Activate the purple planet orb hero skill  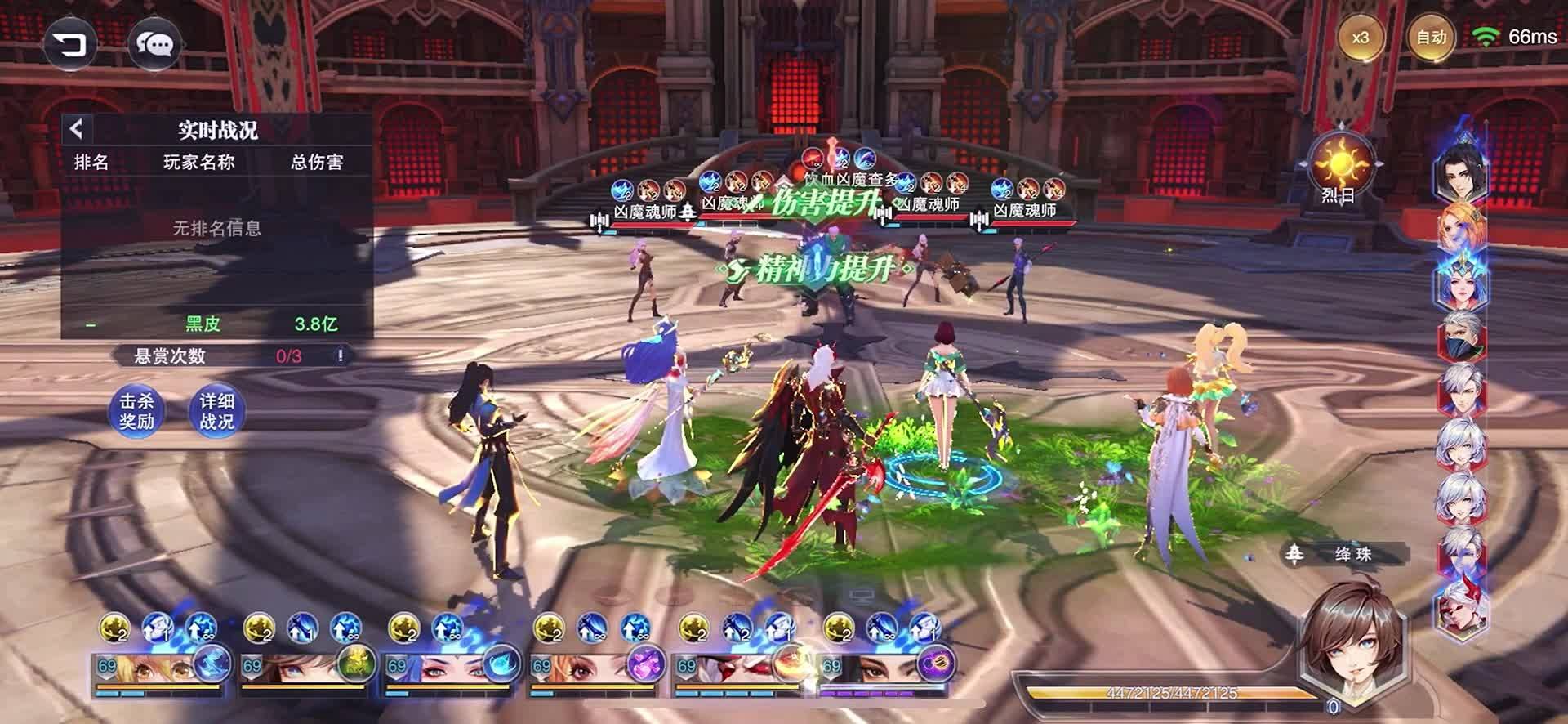click(x=936, y=664)
